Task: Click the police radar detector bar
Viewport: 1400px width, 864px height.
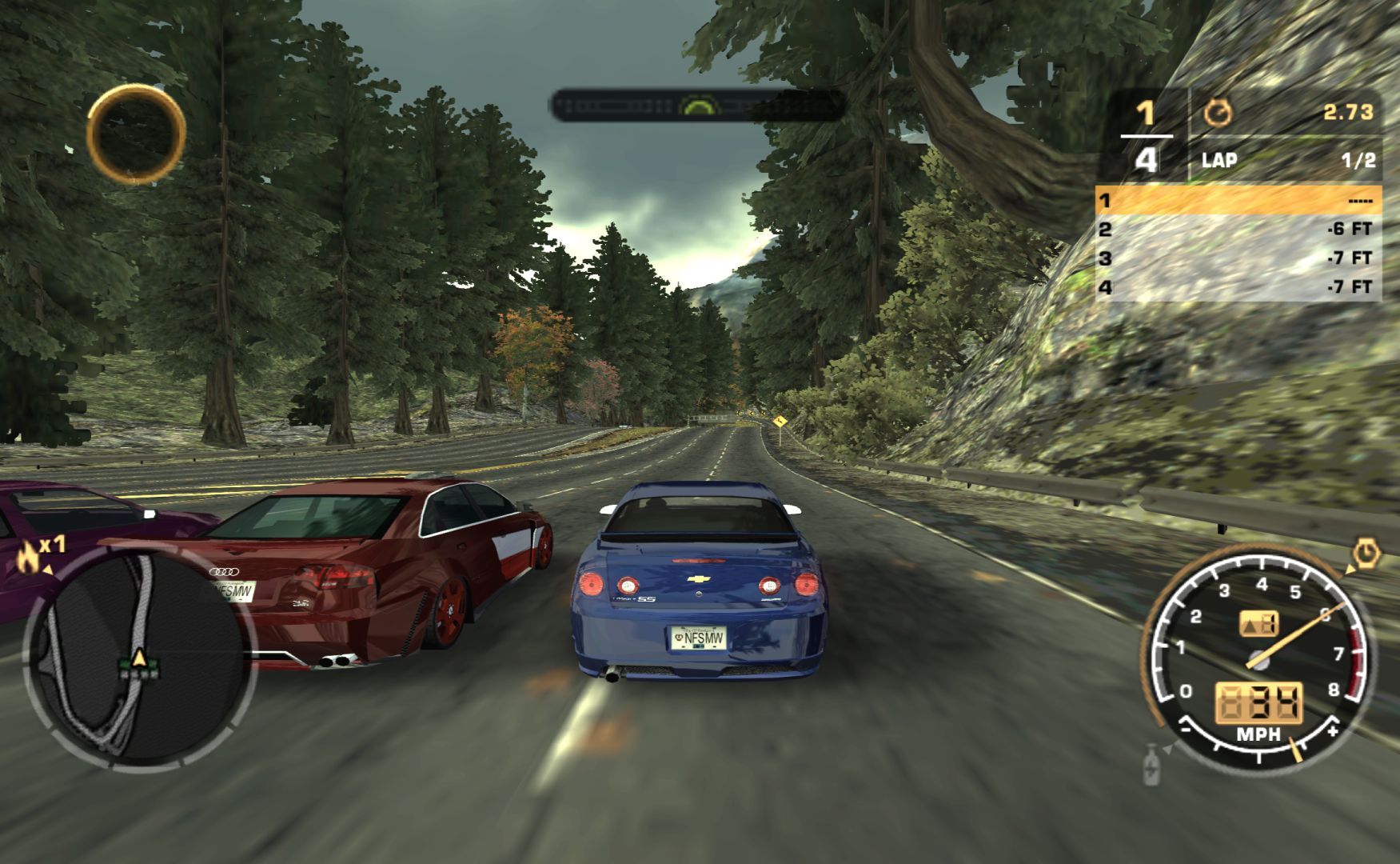Action: tap(697, 106)
